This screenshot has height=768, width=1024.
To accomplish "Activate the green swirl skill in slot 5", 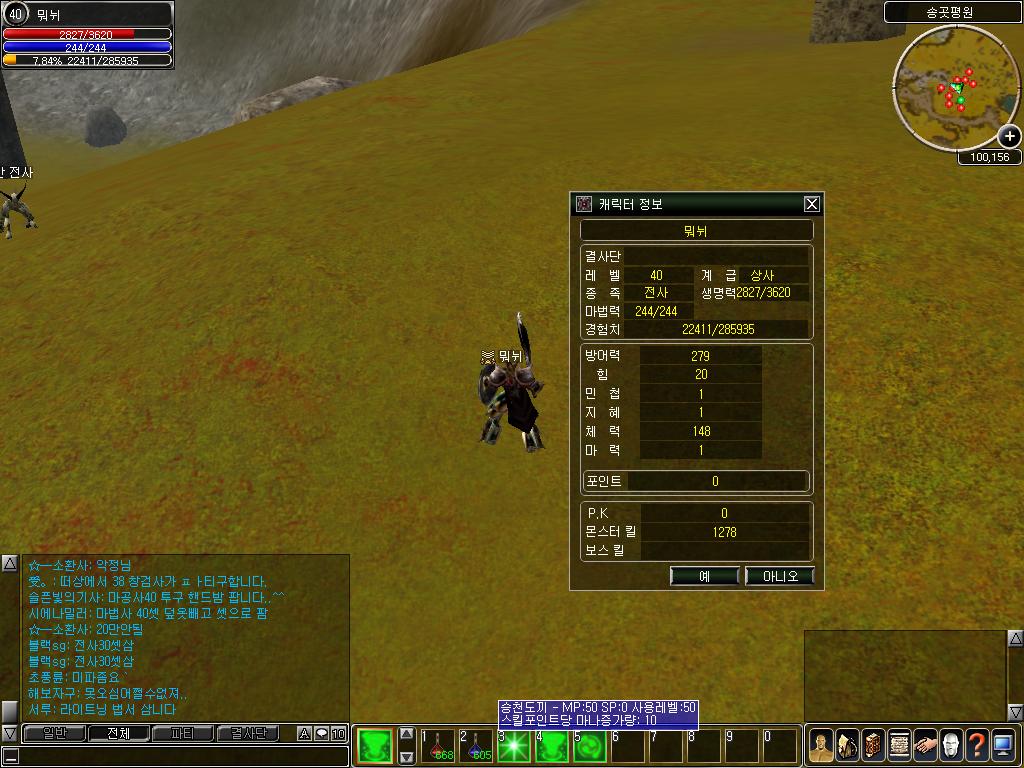I will coord(590,746).
